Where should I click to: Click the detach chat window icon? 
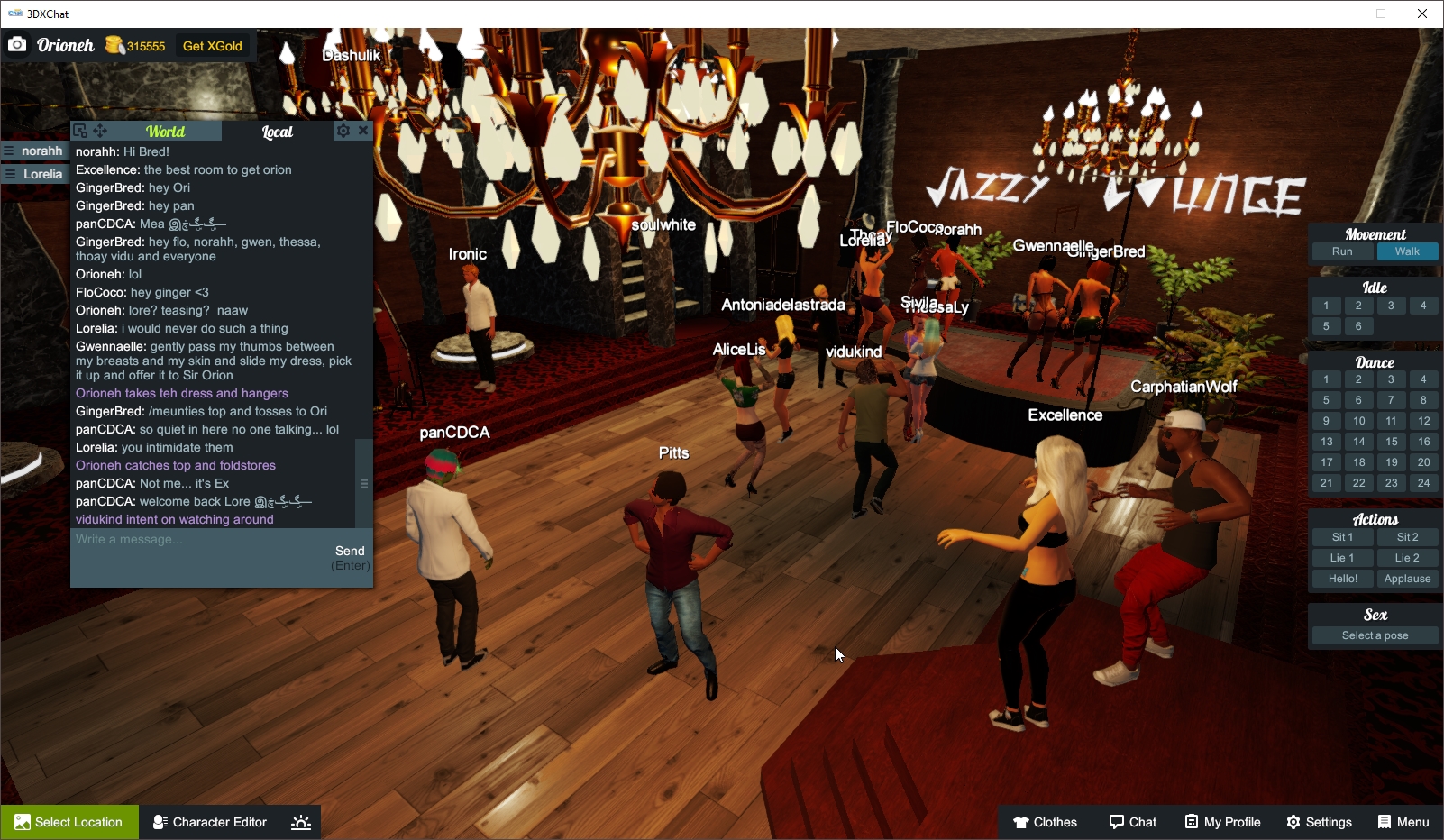point(79,130)
